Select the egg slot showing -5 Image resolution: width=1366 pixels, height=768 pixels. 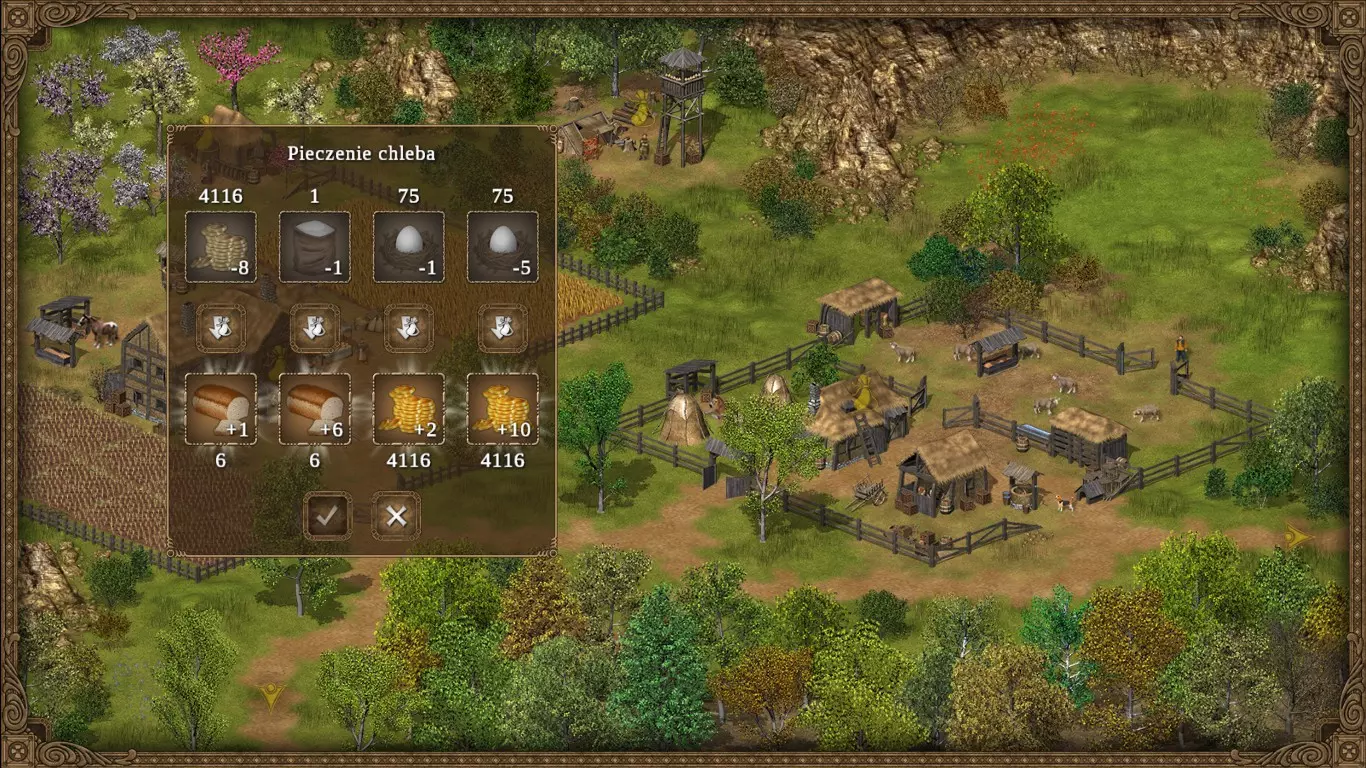[x=502, y=246]
